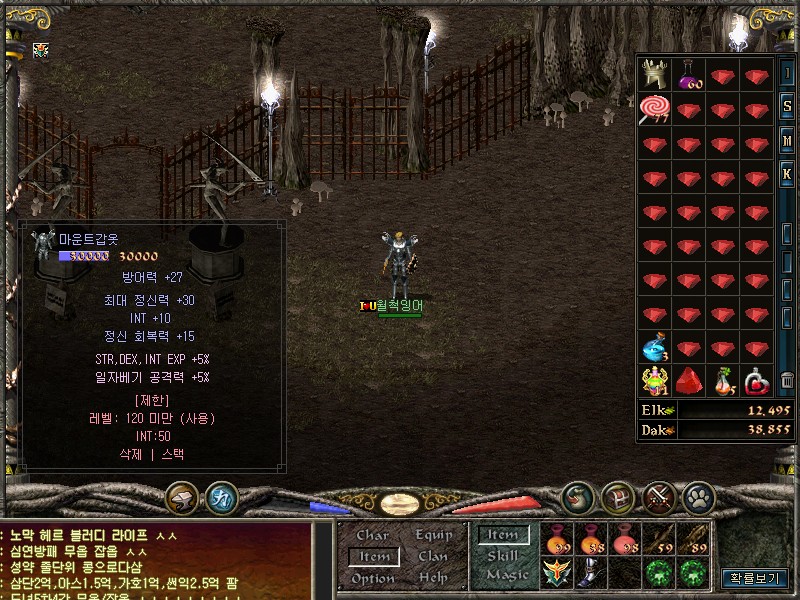Image resolution: width=800 pixels, height=600 pixels.
Task: Open the Equip menu
Action: (x=433, y=535)
